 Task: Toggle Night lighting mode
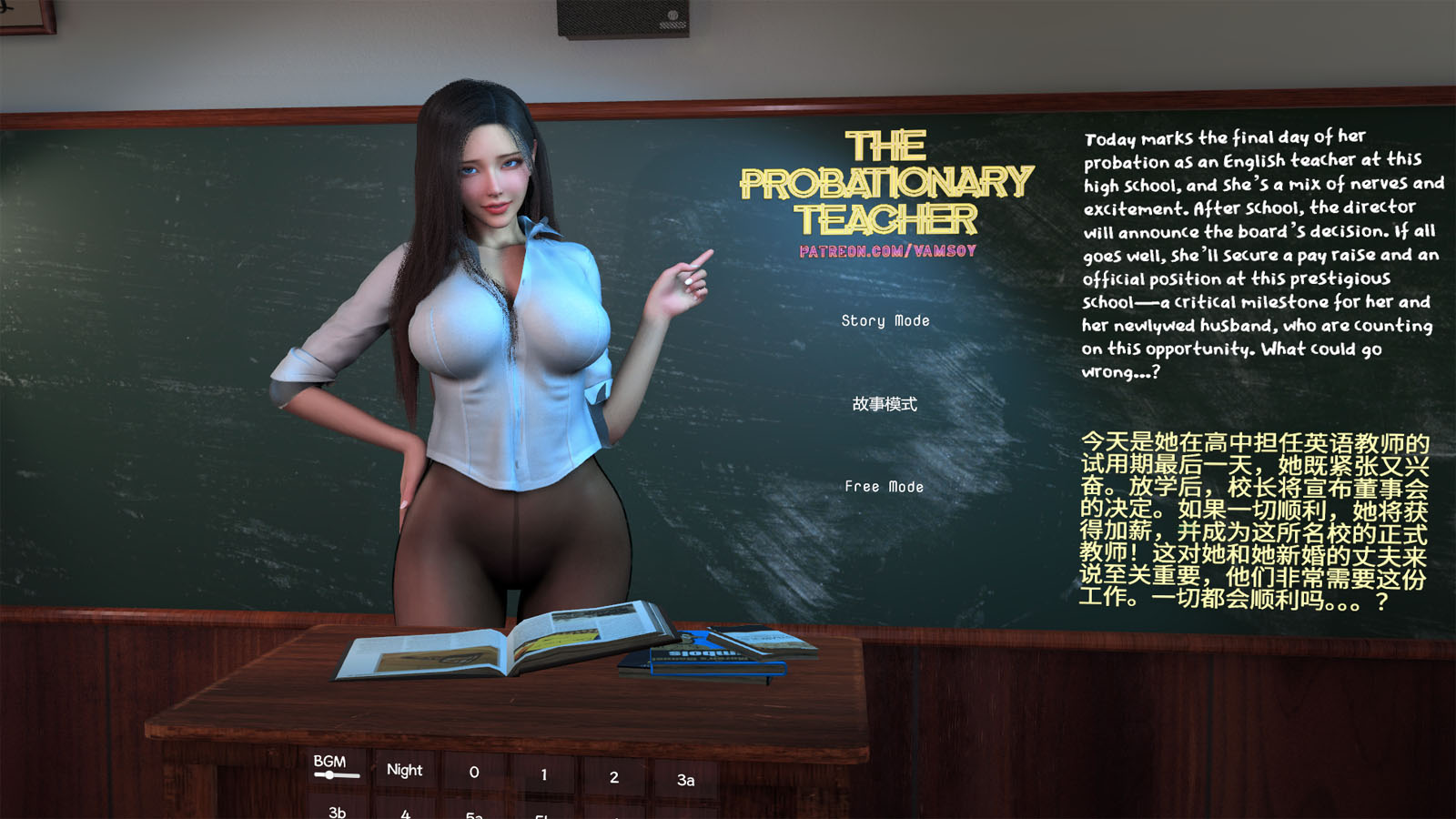click(404, 770)
